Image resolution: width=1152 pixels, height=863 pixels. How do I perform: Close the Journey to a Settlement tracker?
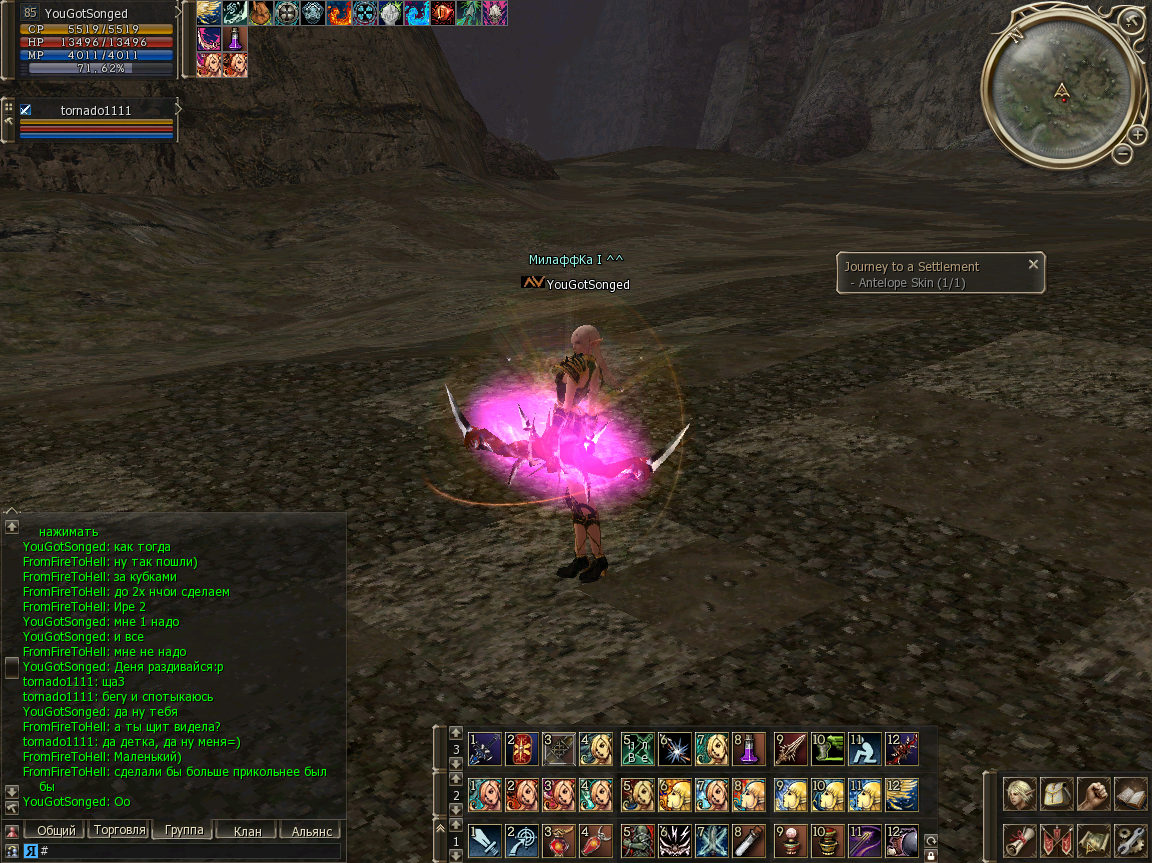click(x=1033, y=264)
